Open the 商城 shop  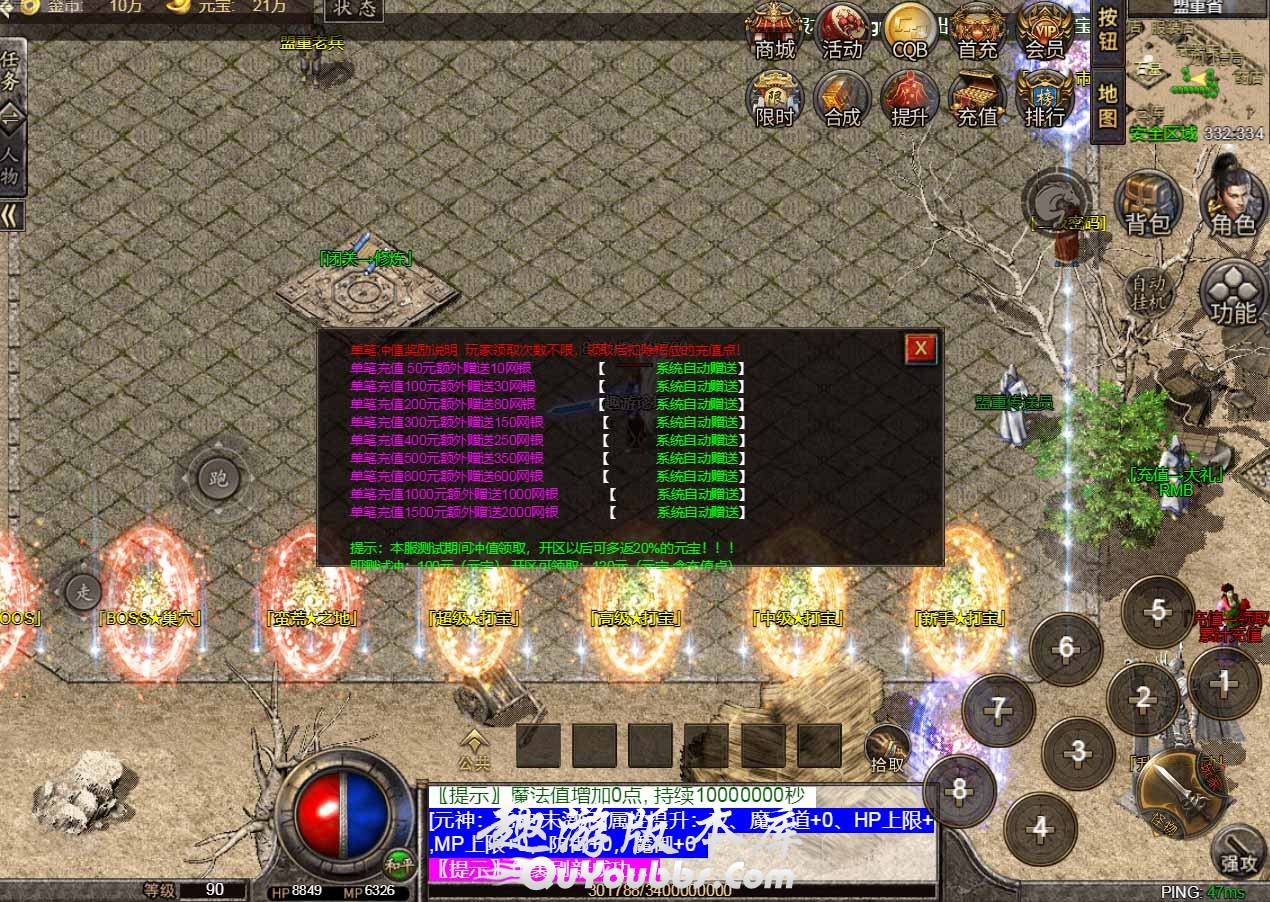(774, 30)
